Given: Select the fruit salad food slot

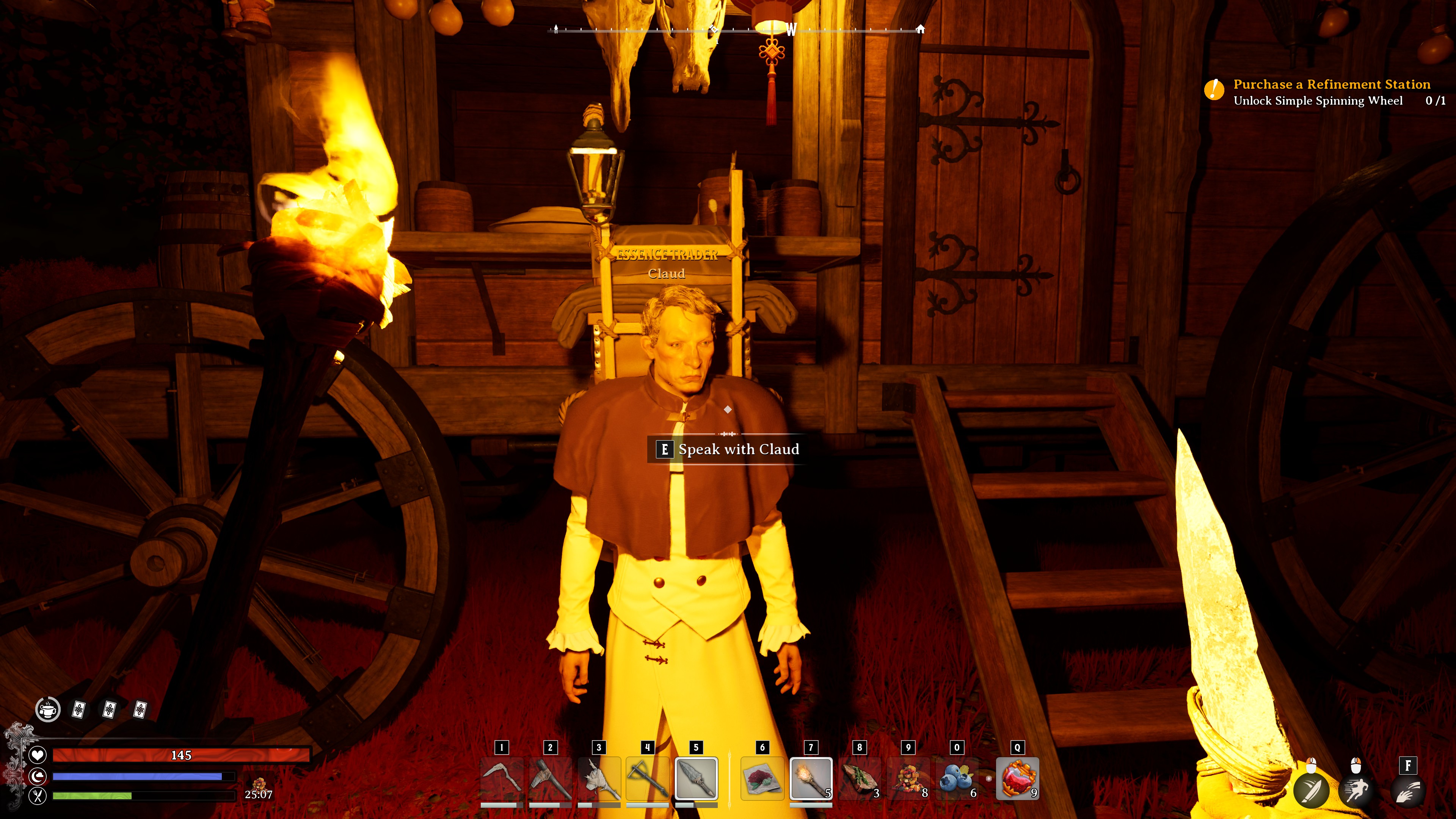Looking at the screenshot, I should click(x=908, y=780).
